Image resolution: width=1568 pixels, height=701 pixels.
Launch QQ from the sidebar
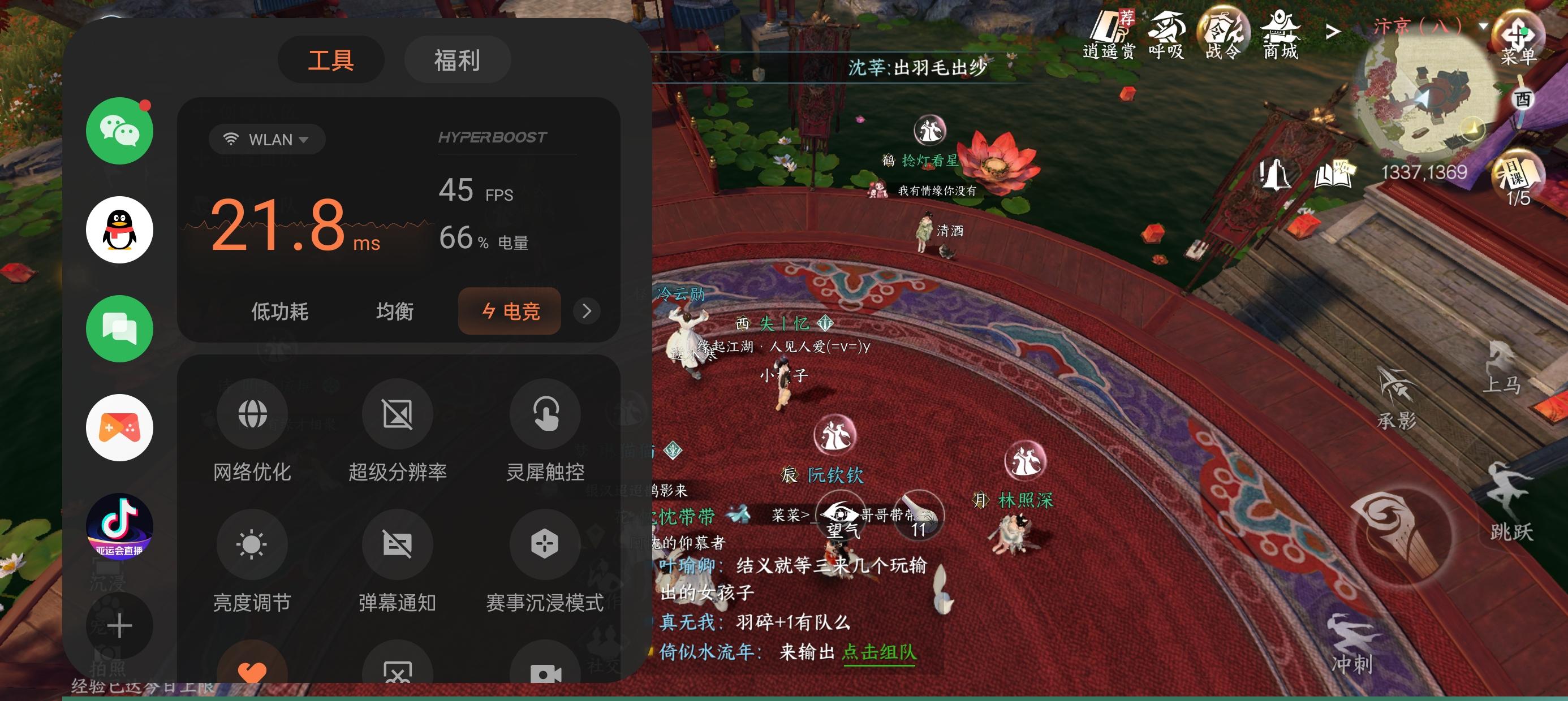point(119,230)
